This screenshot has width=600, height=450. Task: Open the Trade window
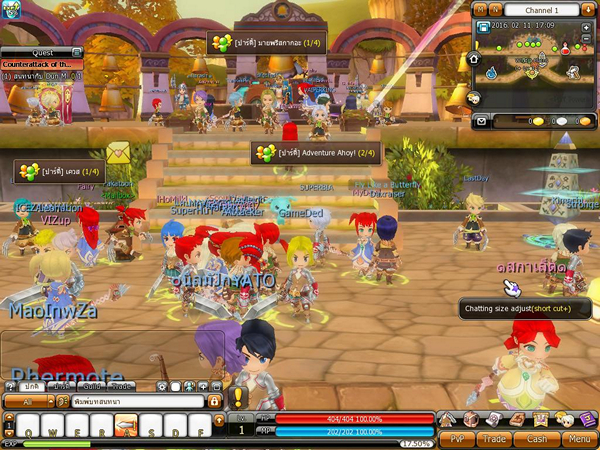pos(495,438)
